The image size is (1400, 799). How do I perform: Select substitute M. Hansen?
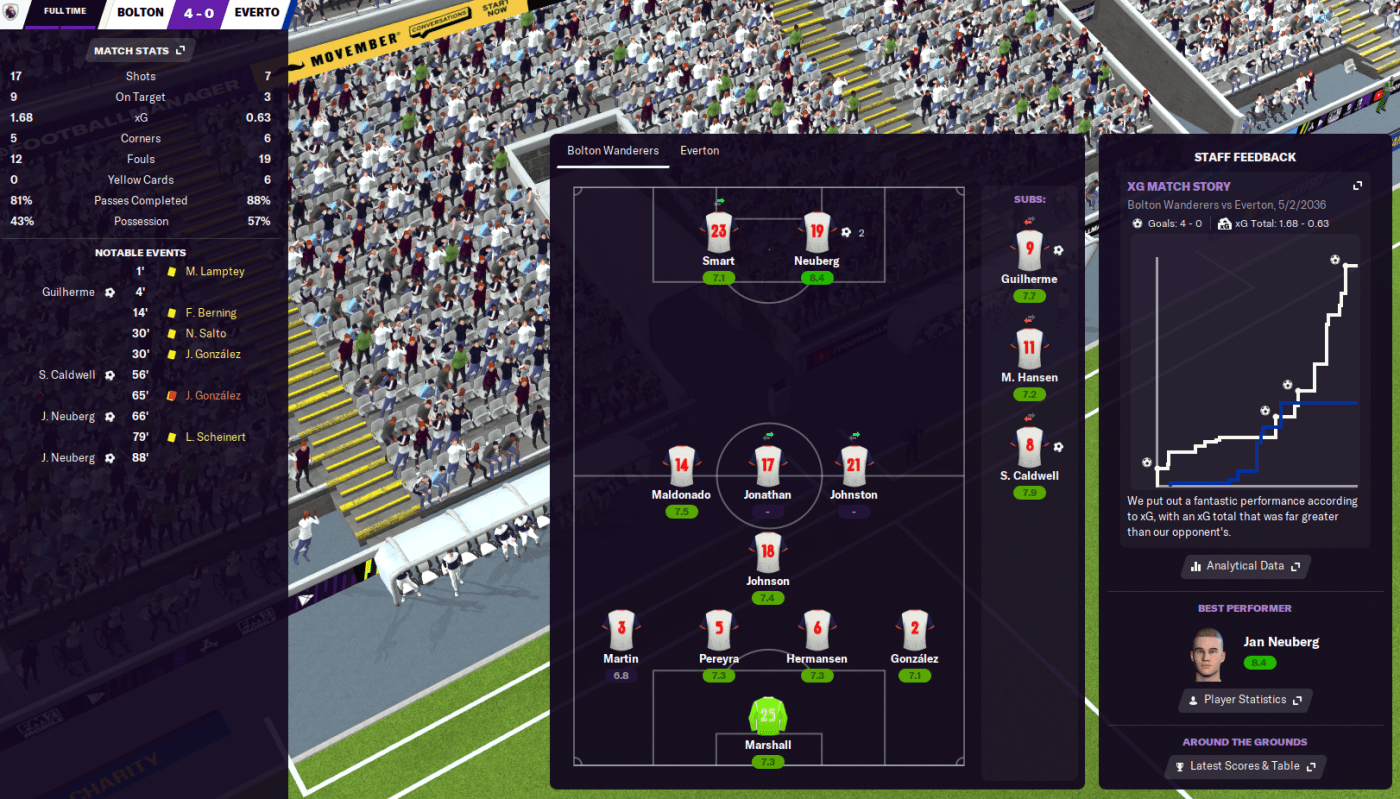tap(1029, 348)
